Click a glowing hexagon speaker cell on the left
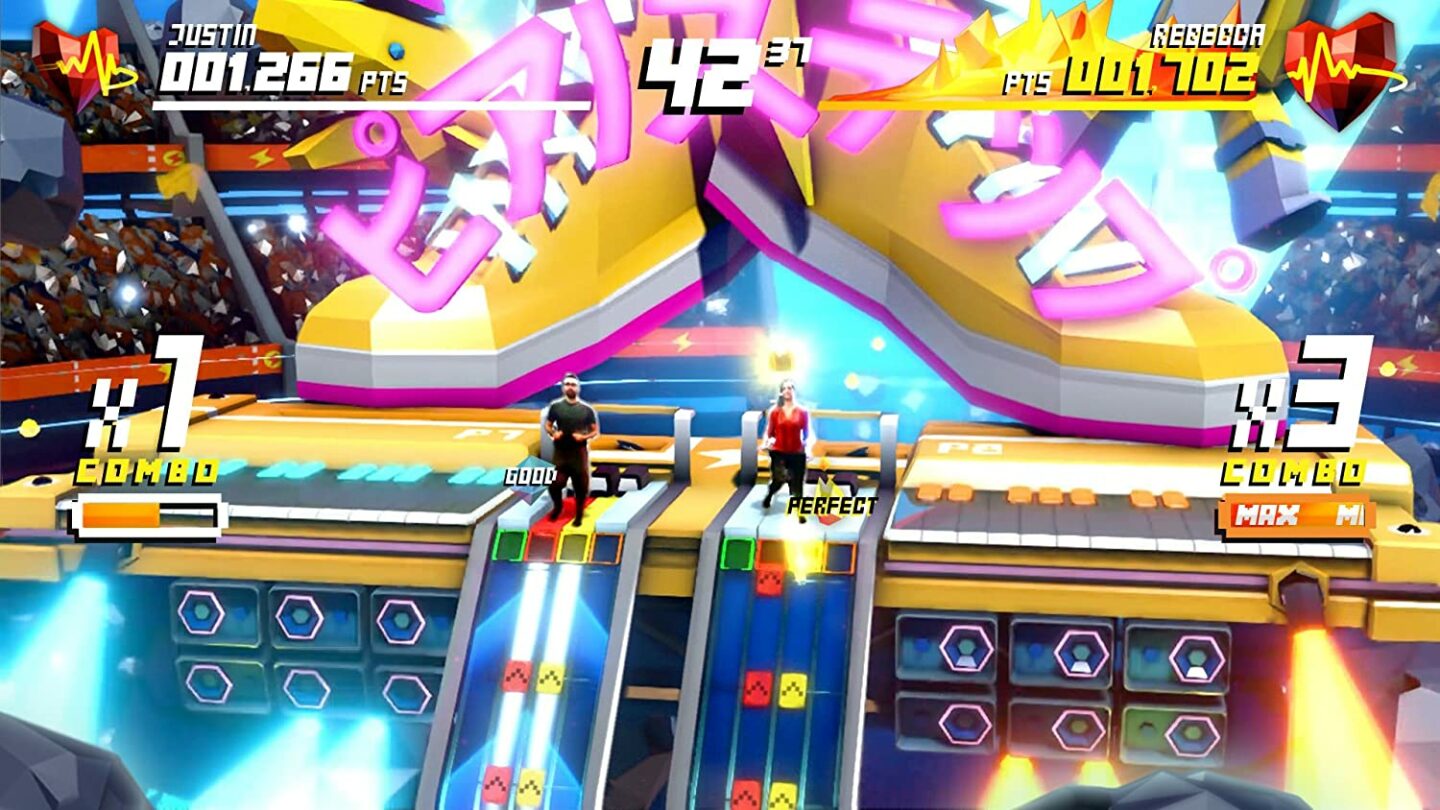 200,612
